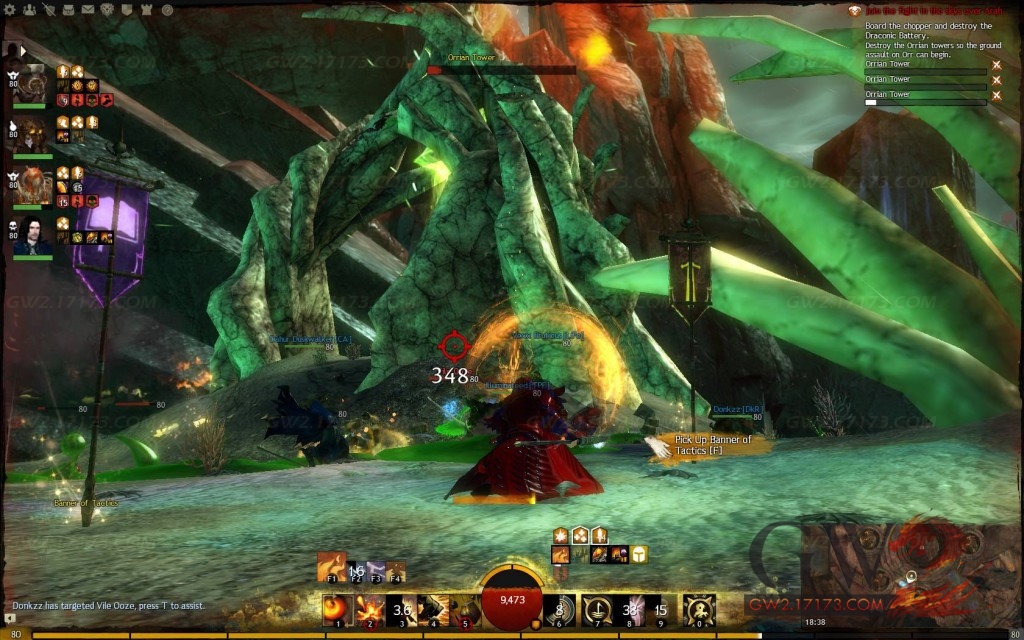Select the first party member portrait
This screenshot has width=1024, height=640.
[32, 83]
